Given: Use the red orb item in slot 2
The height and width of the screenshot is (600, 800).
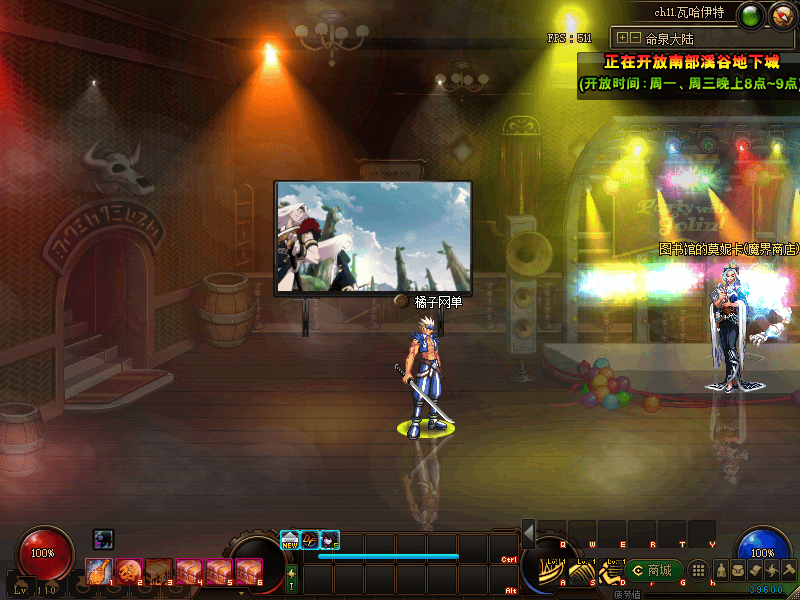Looking at the screenshot, I should (x=129, y=571).
